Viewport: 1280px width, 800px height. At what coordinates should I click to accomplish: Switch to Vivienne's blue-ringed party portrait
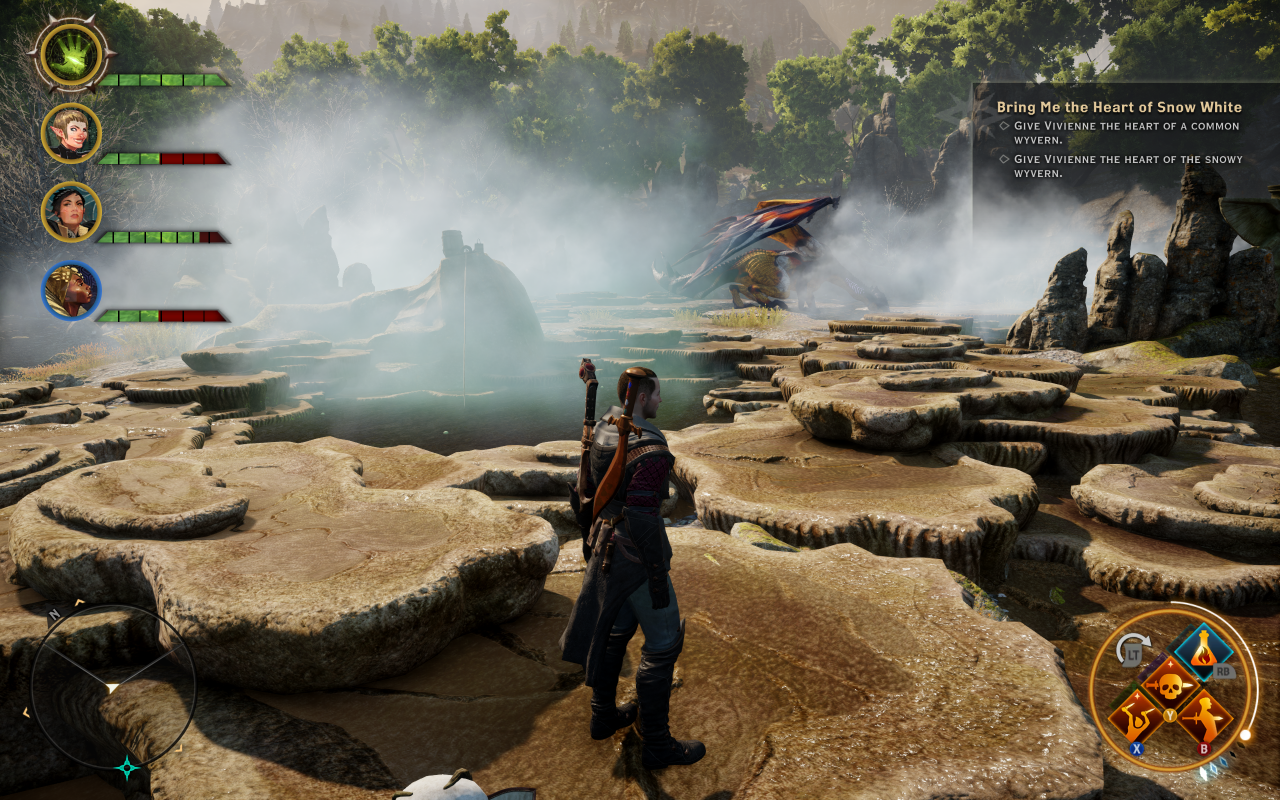point(71,291)
